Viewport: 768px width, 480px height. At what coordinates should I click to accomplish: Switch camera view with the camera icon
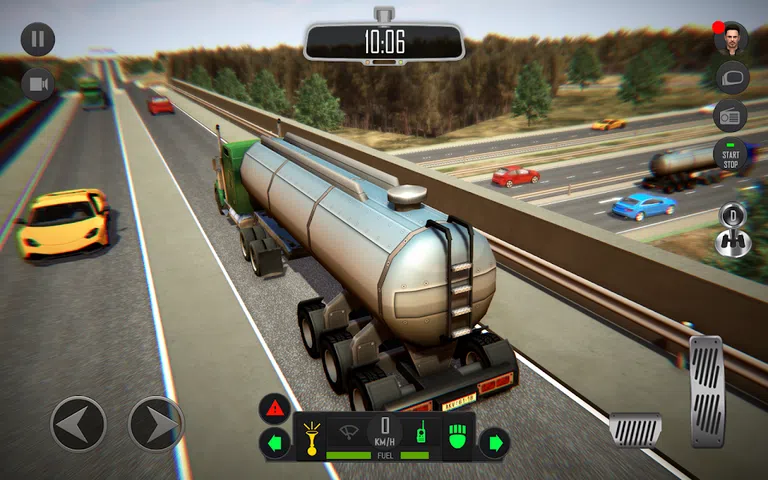click(x=38, y=84)
